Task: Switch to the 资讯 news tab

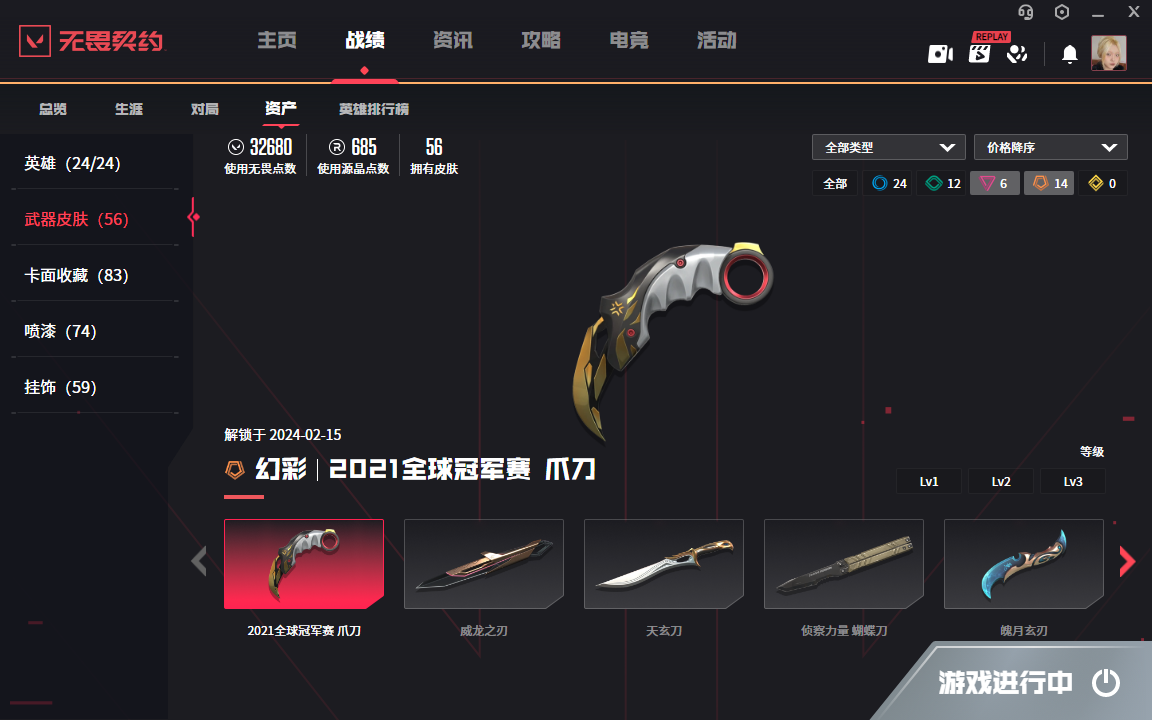Action: [x=453, y=41]
